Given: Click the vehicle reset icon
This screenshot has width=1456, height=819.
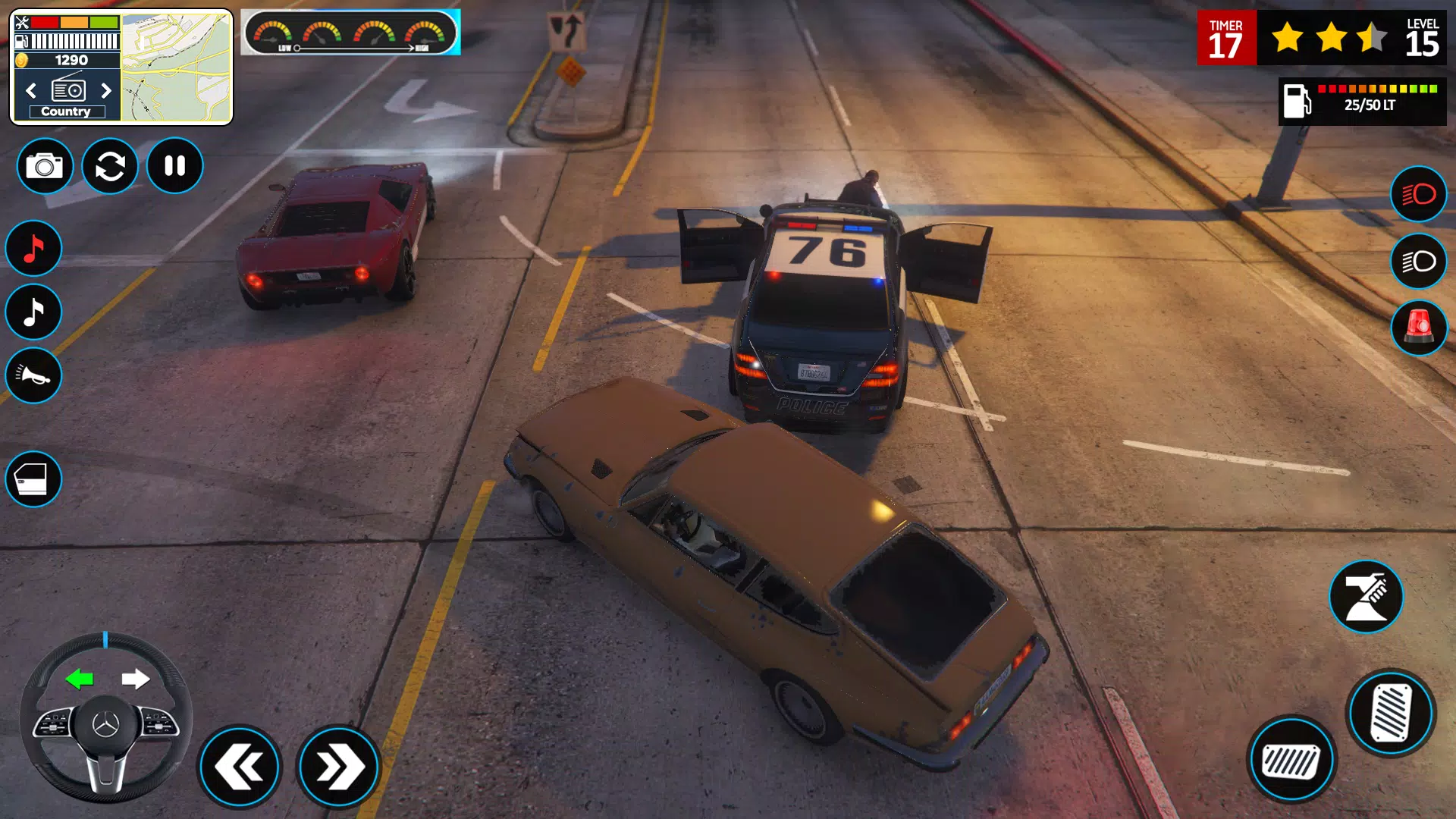Looking at the screenshot, I should tap(109, 166).
